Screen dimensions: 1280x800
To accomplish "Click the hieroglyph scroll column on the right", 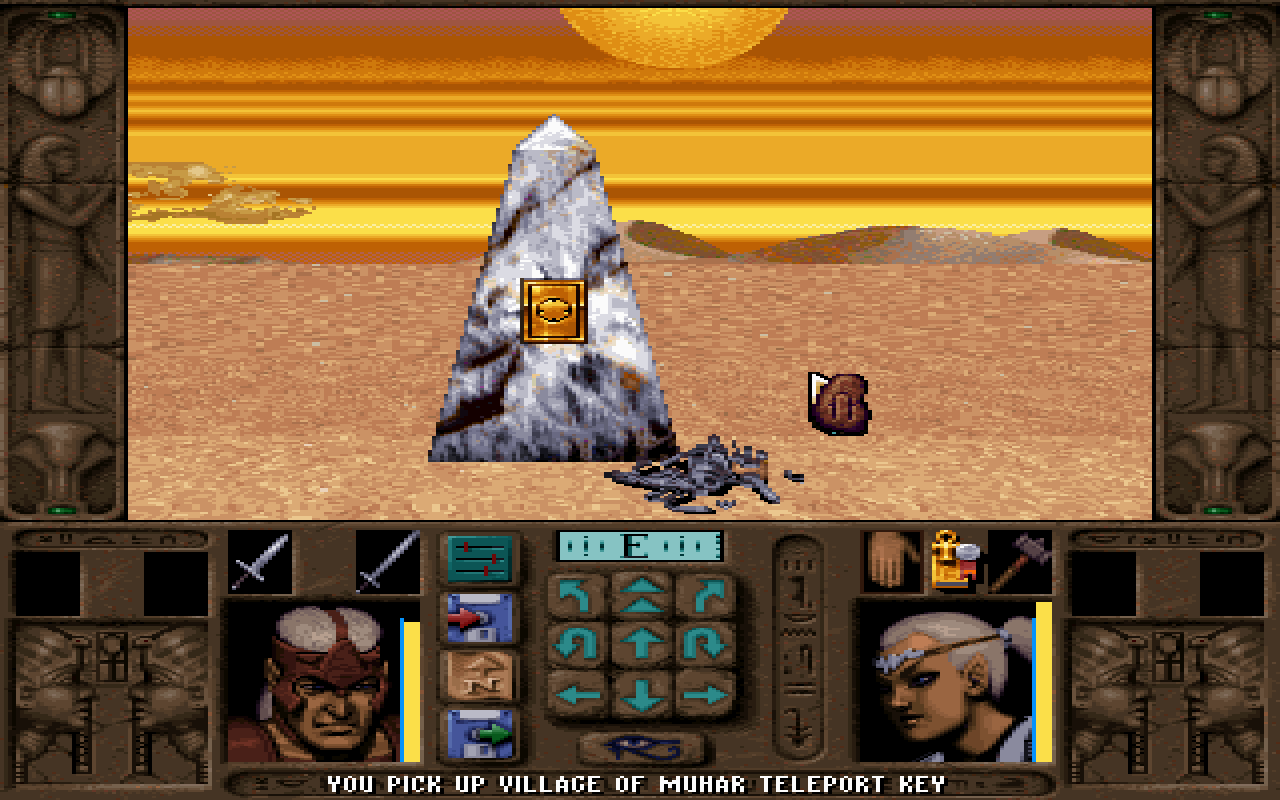I will click(800, 650).
